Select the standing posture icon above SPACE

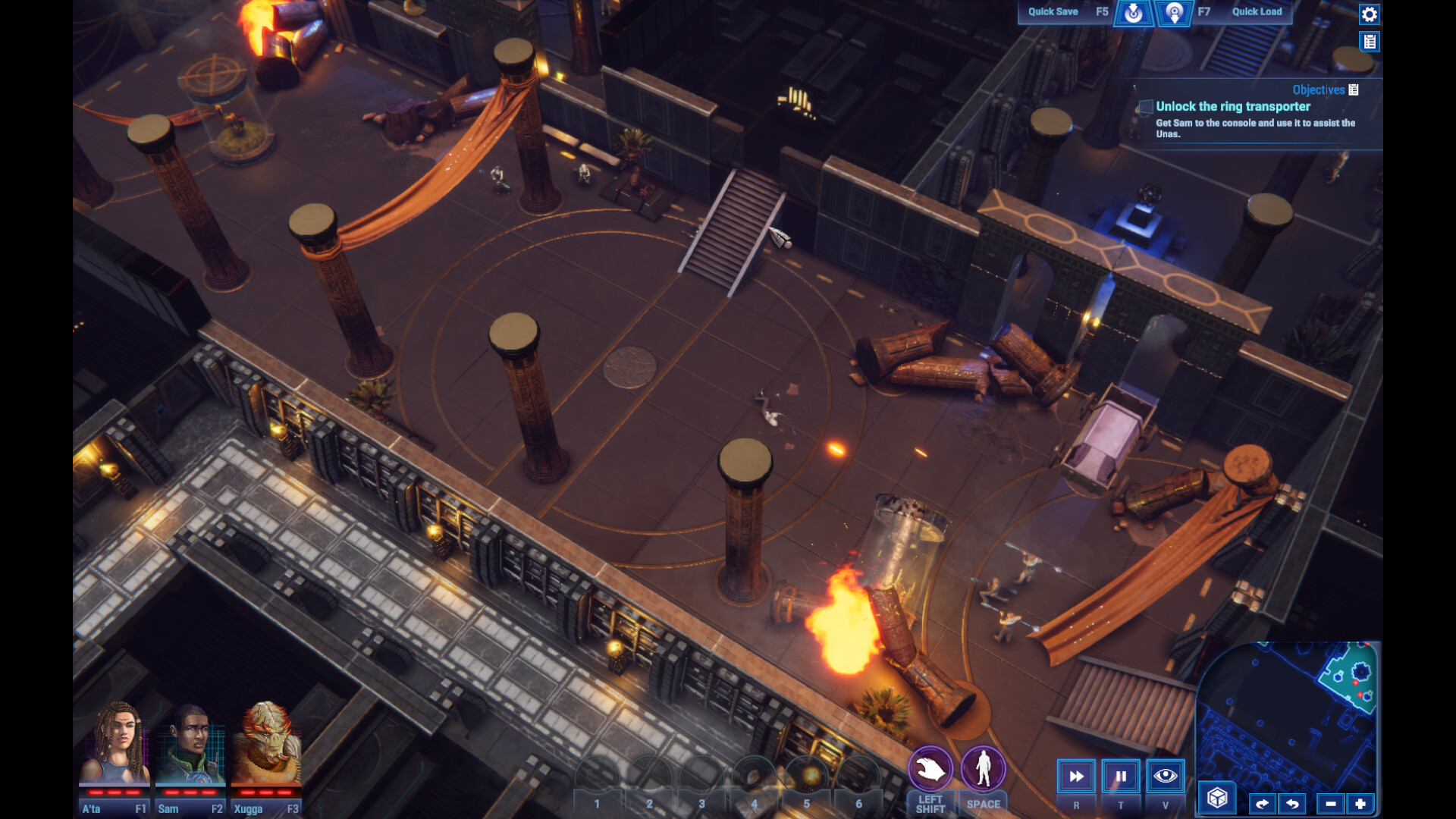(x=981, y=769)
